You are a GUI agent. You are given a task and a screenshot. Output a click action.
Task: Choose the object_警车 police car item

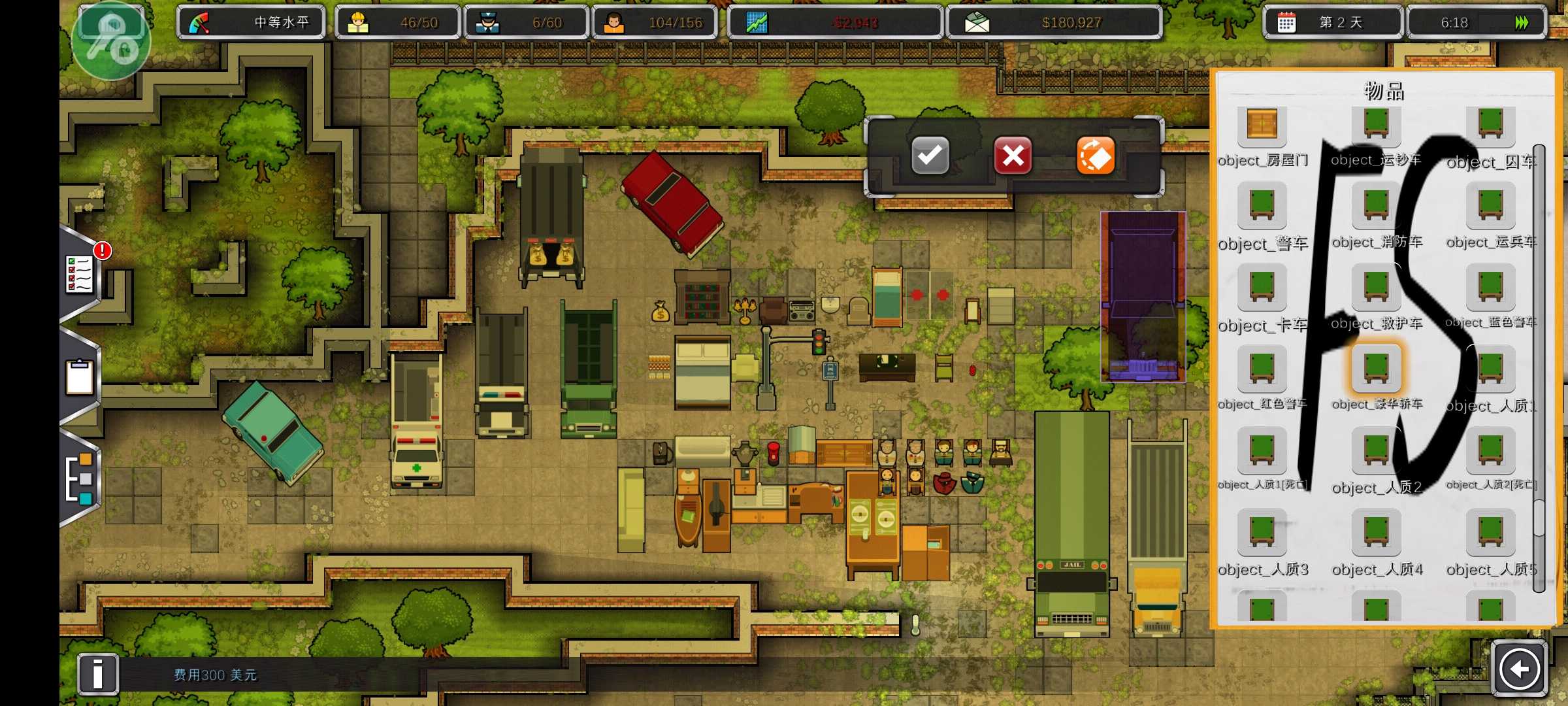point(1262,206)
